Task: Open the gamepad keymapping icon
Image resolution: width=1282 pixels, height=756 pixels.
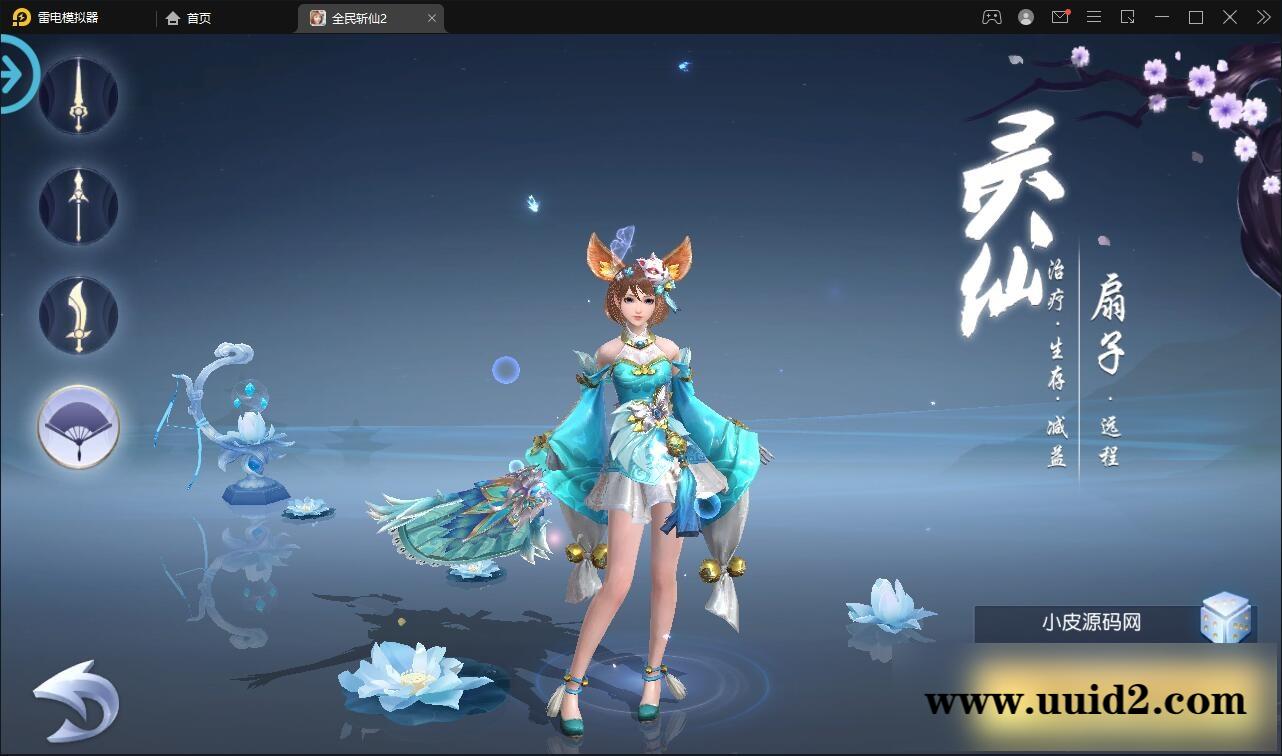Action: pos(990,17)
